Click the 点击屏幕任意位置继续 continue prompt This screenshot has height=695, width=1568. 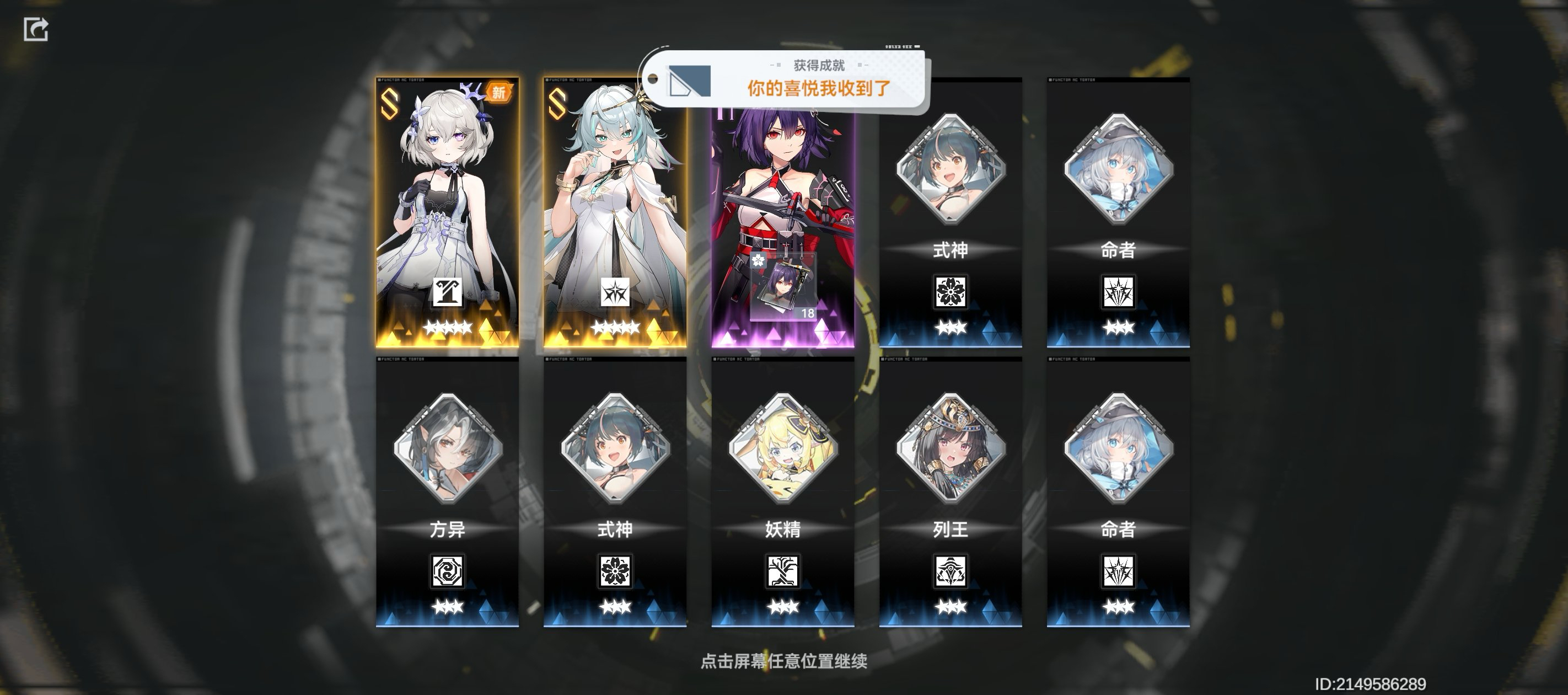pos(784,661)
